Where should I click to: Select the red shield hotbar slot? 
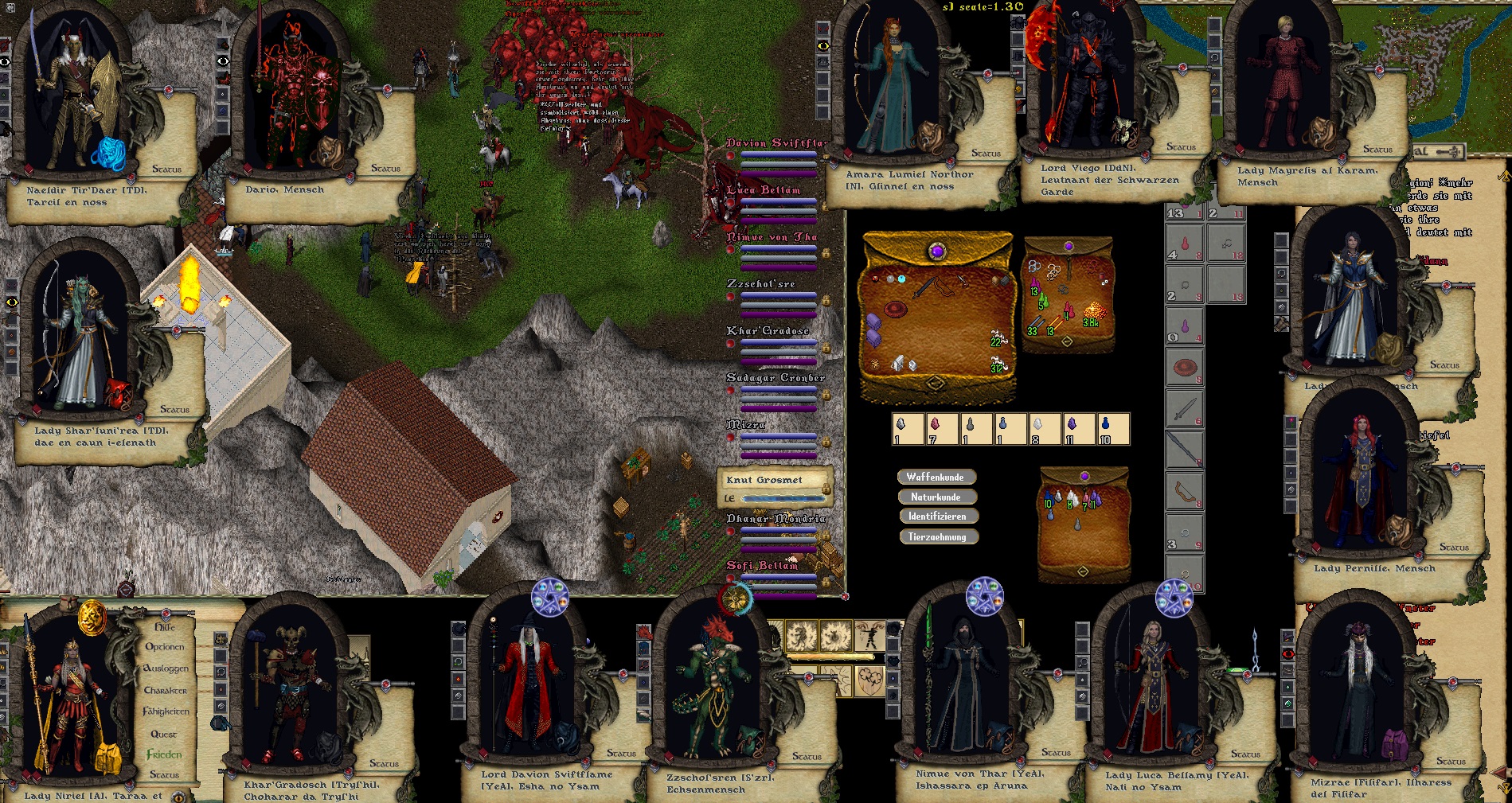(1185, 369)
